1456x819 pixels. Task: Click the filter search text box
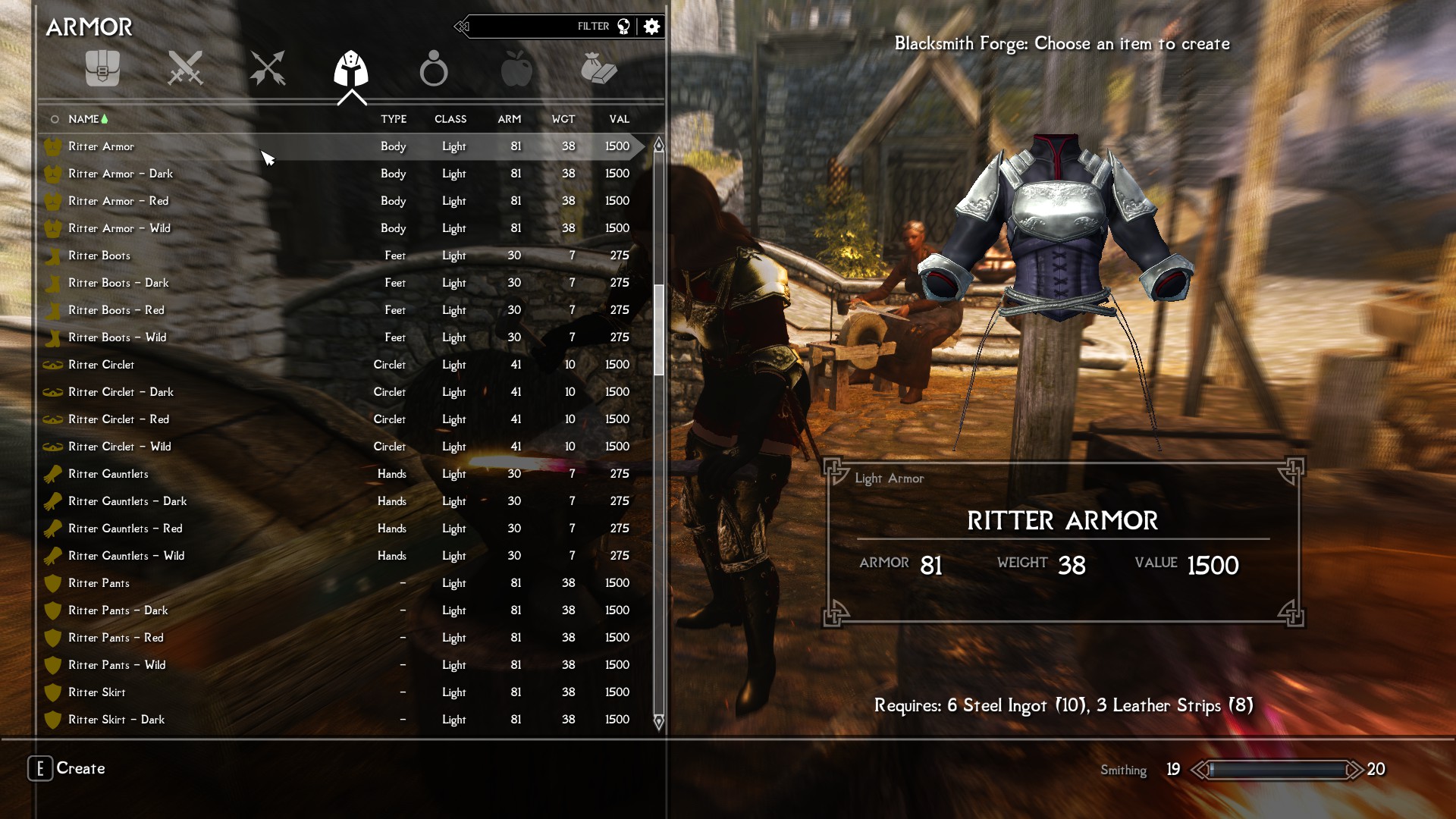point(531,27)
